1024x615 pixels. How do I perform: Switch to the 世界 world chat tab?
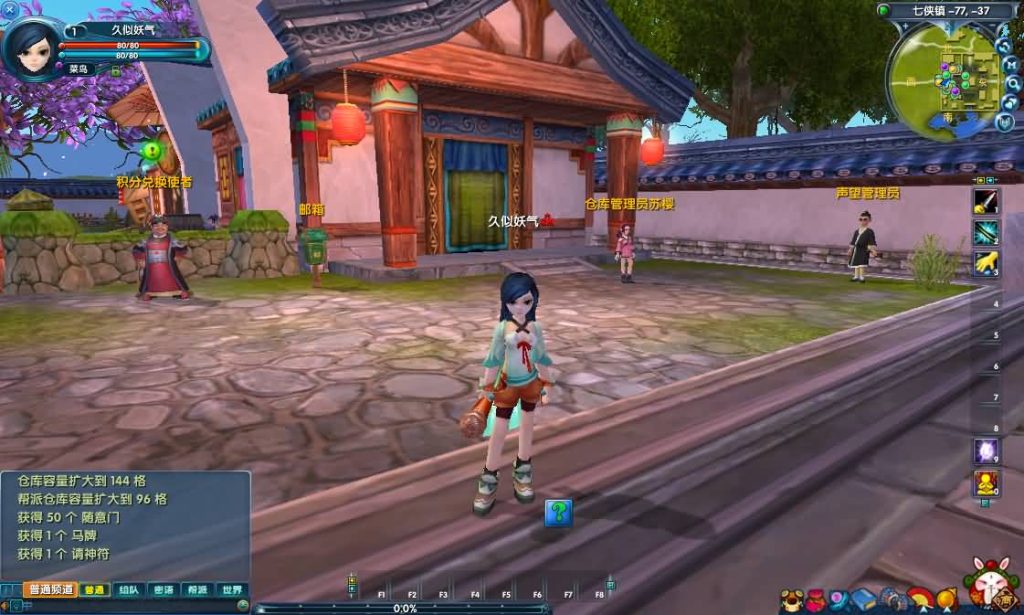click(231, 590)
